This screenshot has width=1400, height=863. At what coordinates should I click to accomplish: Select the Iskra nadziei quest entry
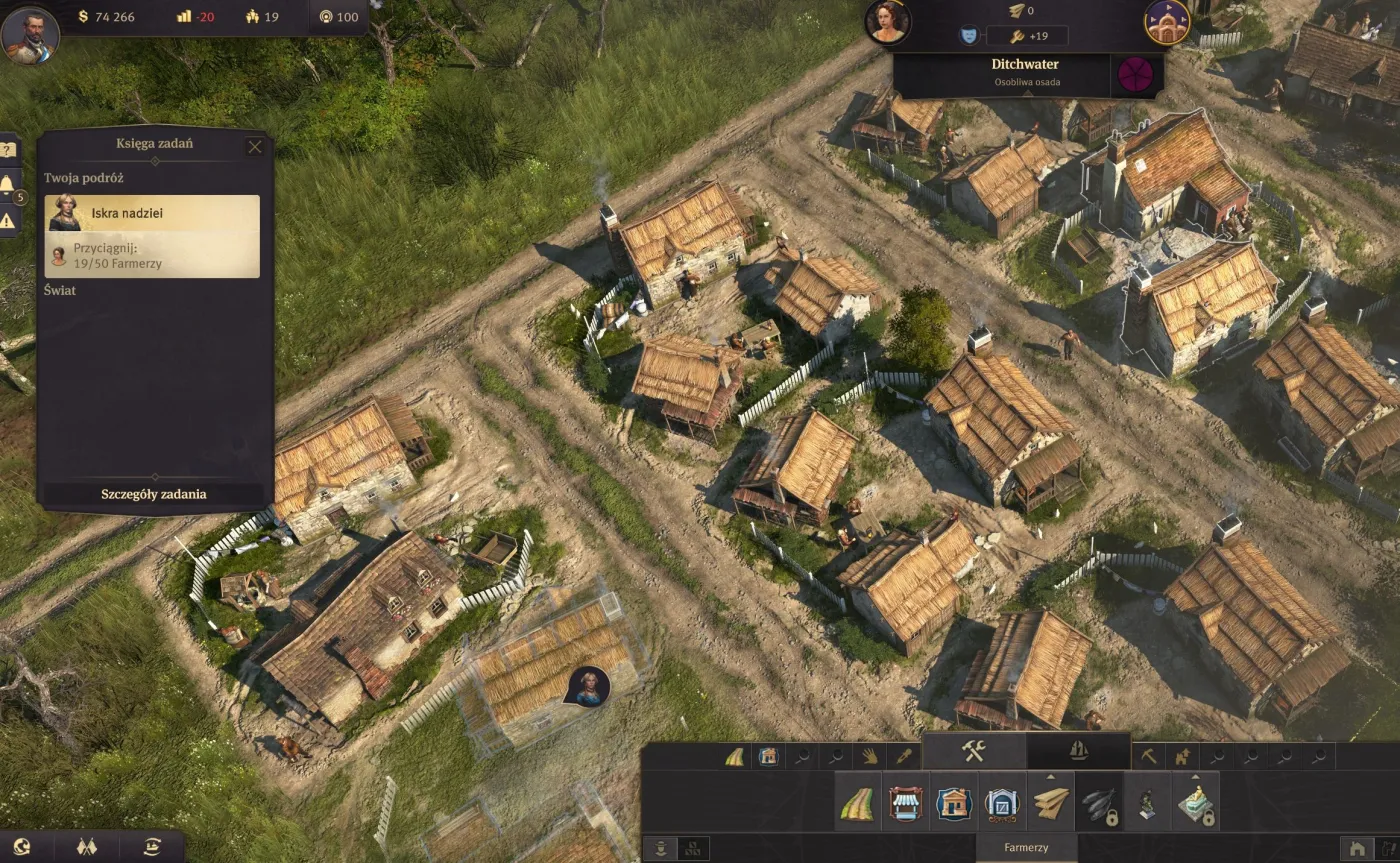click(x=152, y=213)
